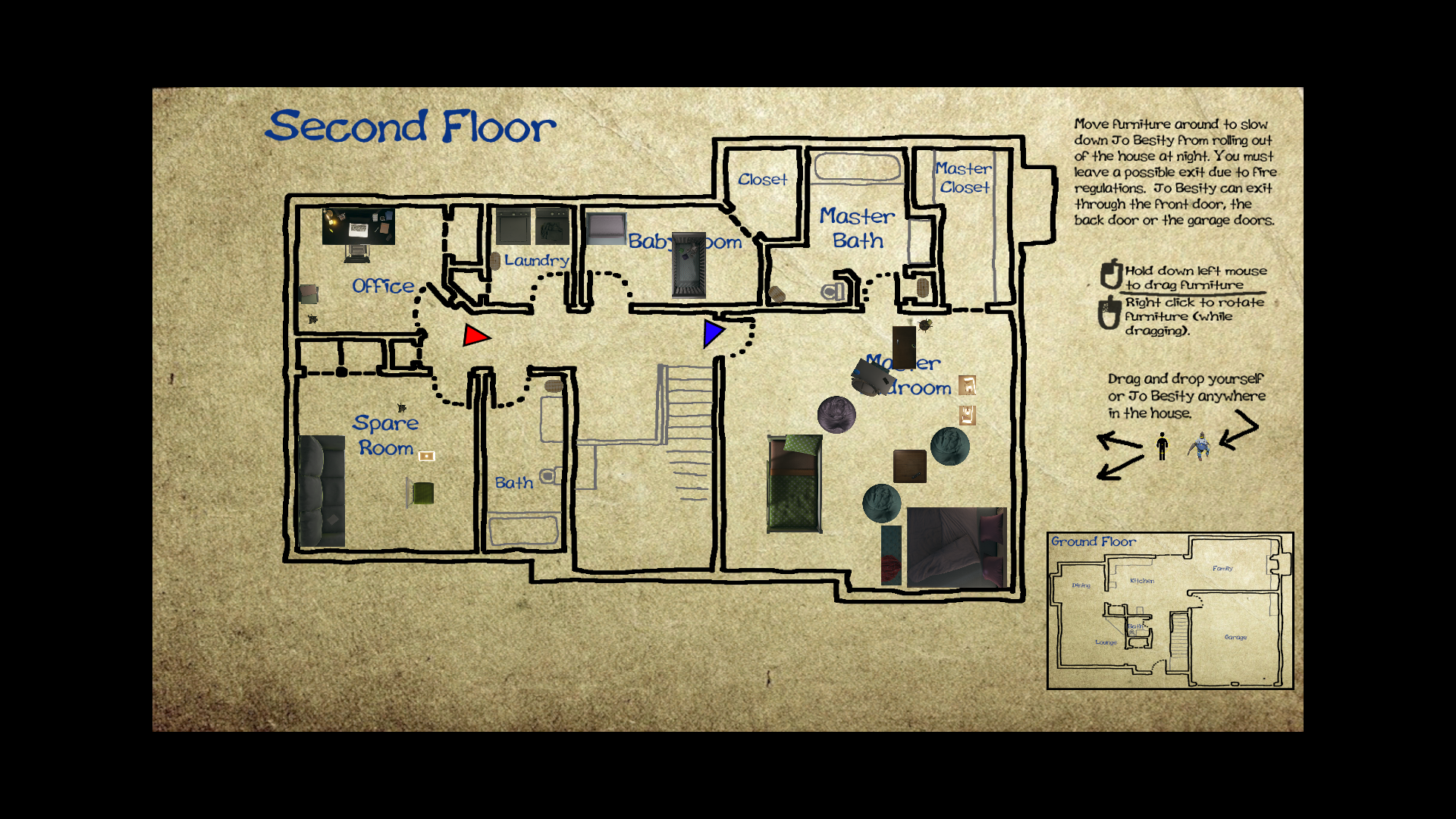Select the purple beanbag chair
The image size is (1456, 819).
point(838,416)
